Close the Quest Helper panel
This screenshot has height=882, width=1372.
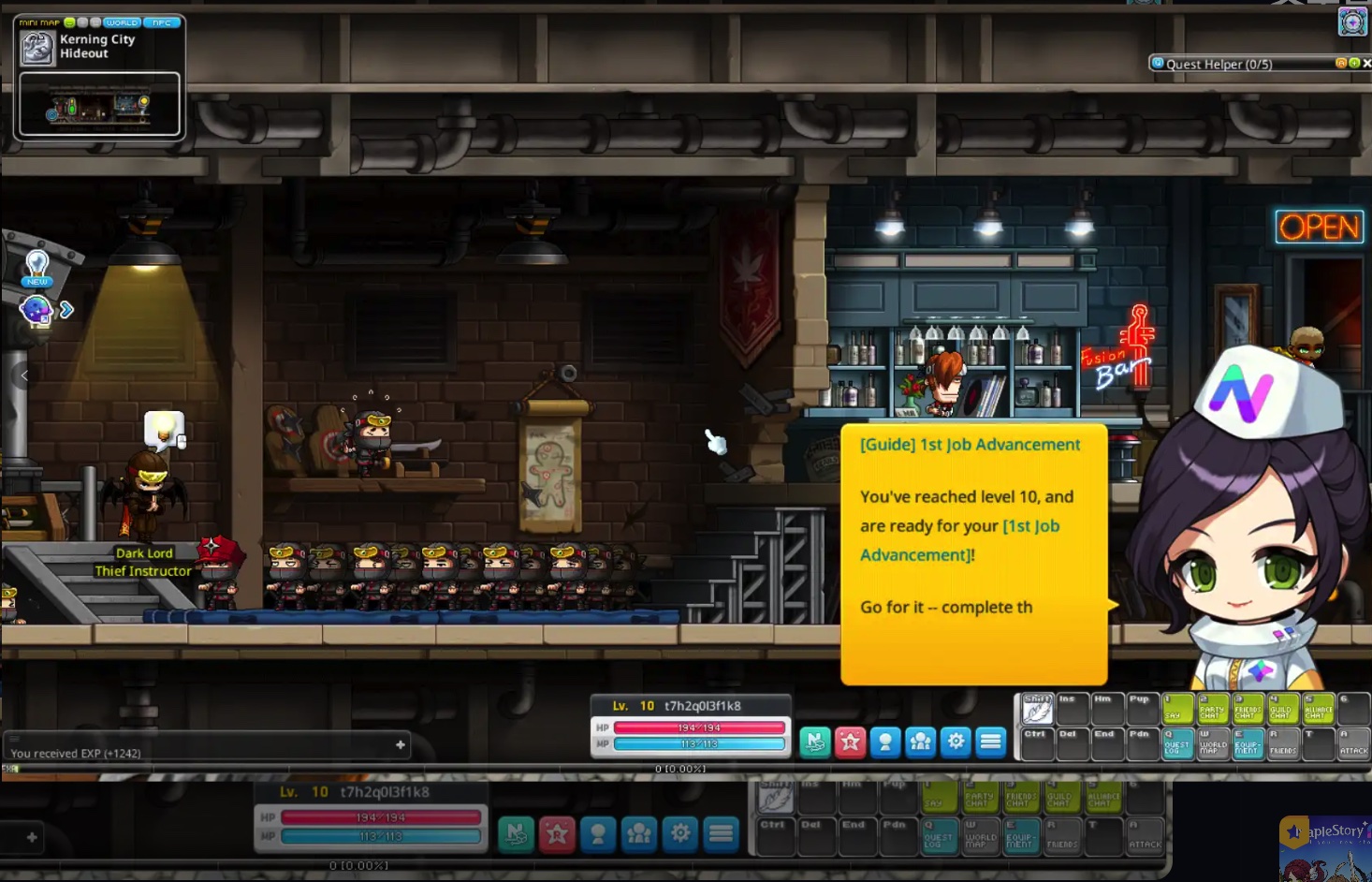pos(1366,63)
